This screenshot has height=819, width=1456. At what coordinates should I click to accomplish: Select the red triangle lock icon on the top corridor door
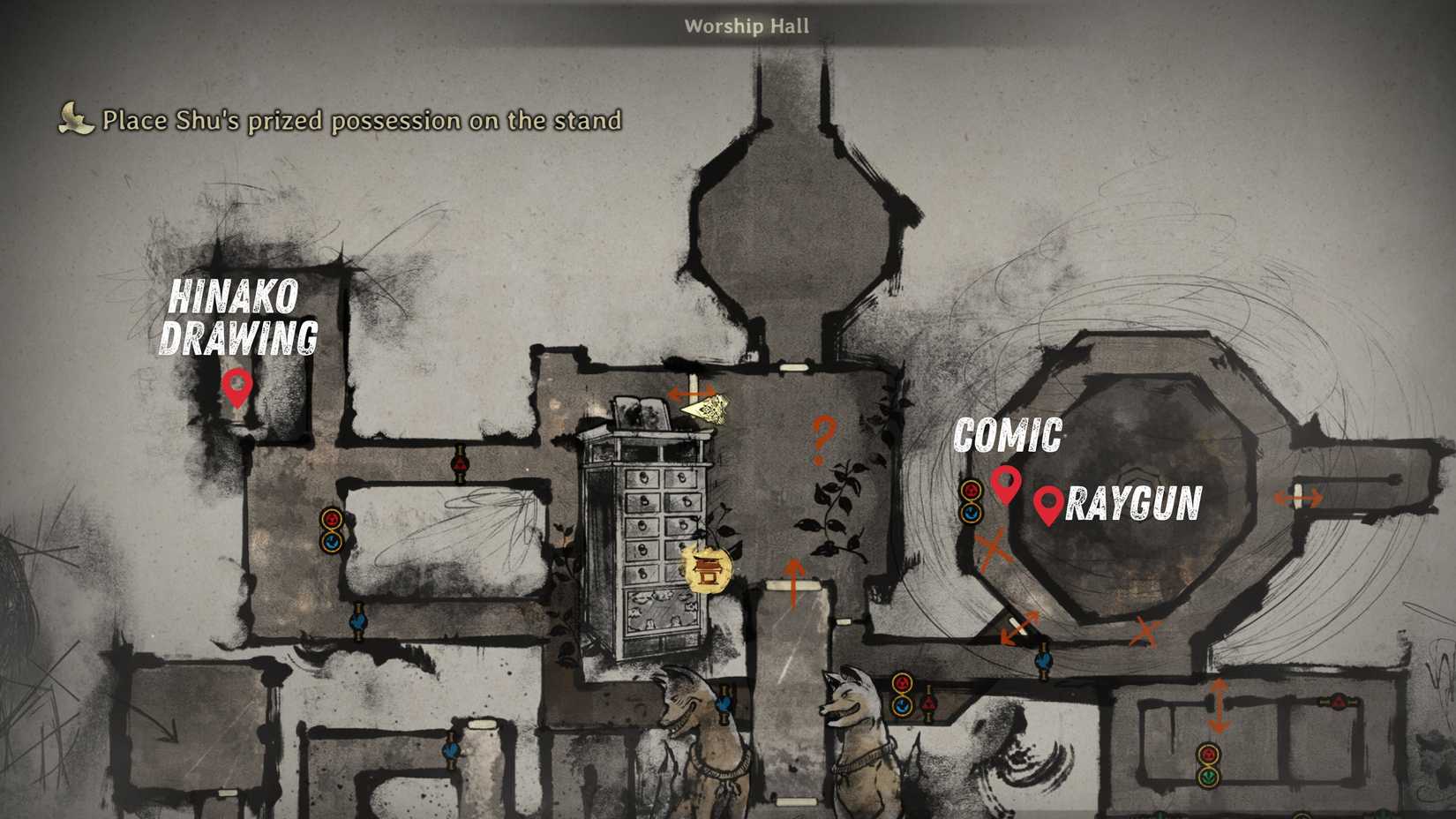pos(460,462)
